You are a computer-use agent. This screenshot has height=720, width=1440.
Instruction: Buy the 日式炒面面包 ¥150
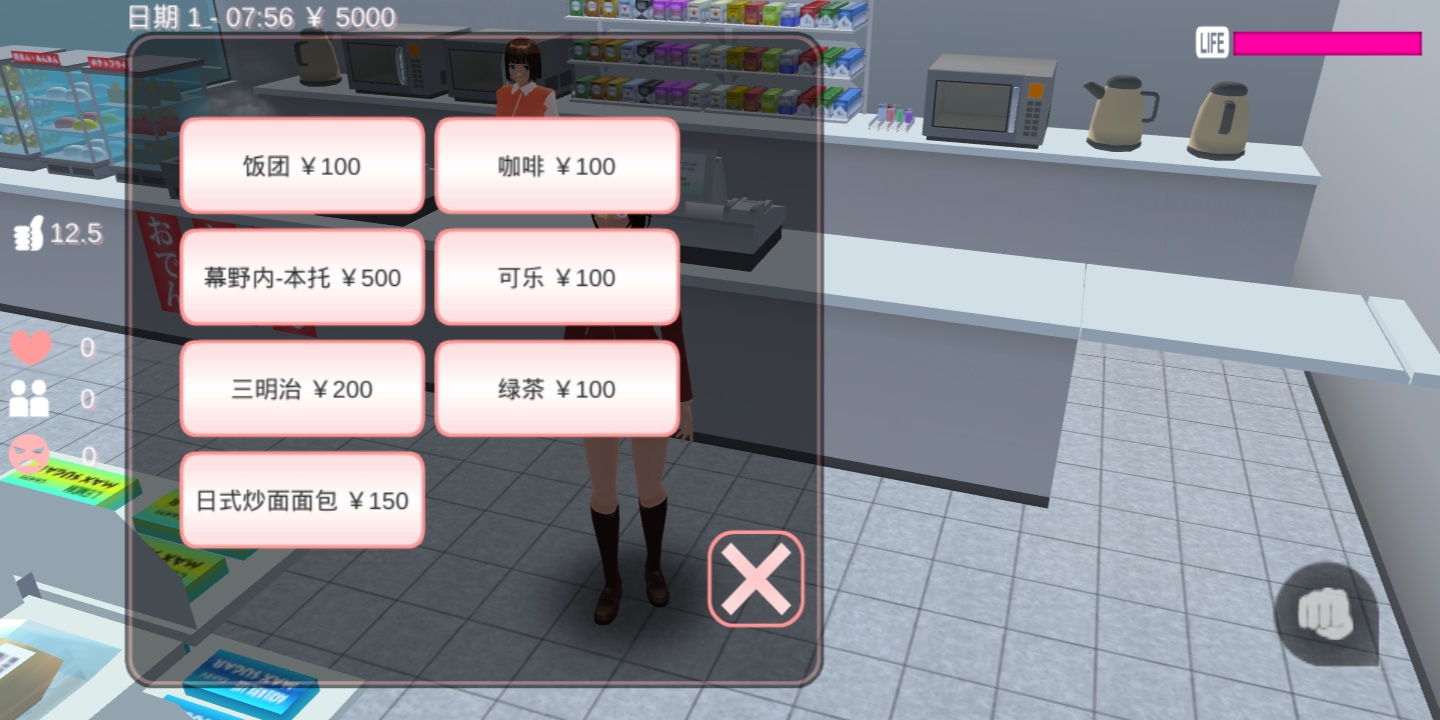[x=302, y=500]
